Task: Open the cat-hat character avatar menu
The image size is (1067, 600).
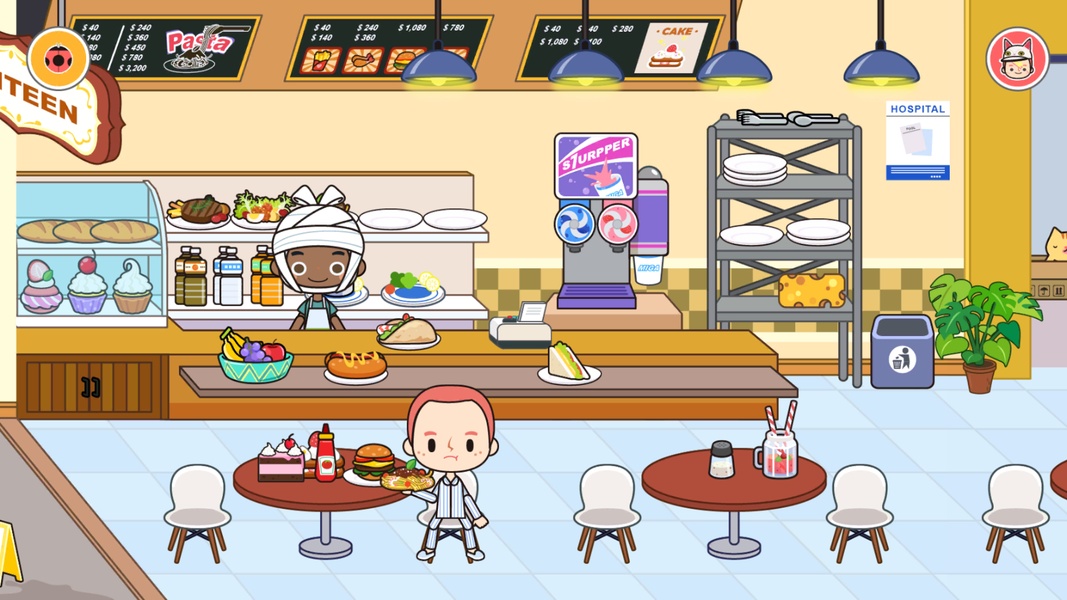Action: (x=1017, y=59)
